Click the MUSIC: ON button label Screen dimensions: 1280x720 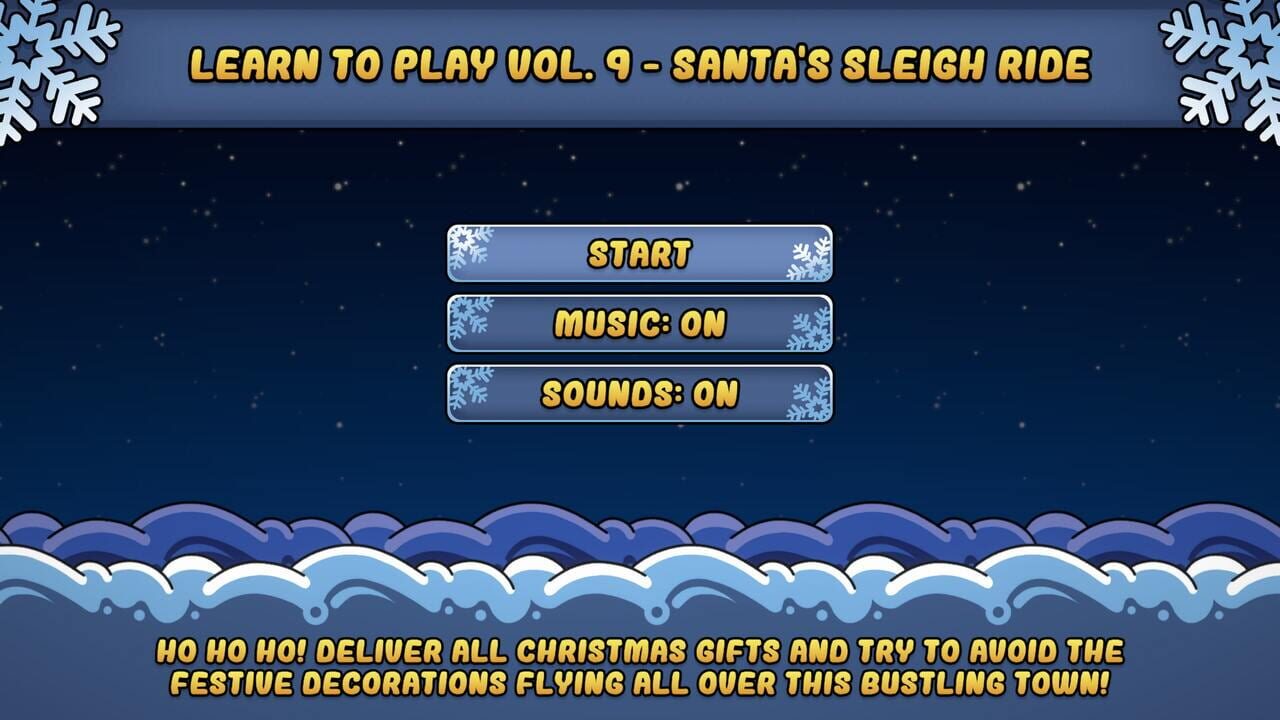(640, 320)
